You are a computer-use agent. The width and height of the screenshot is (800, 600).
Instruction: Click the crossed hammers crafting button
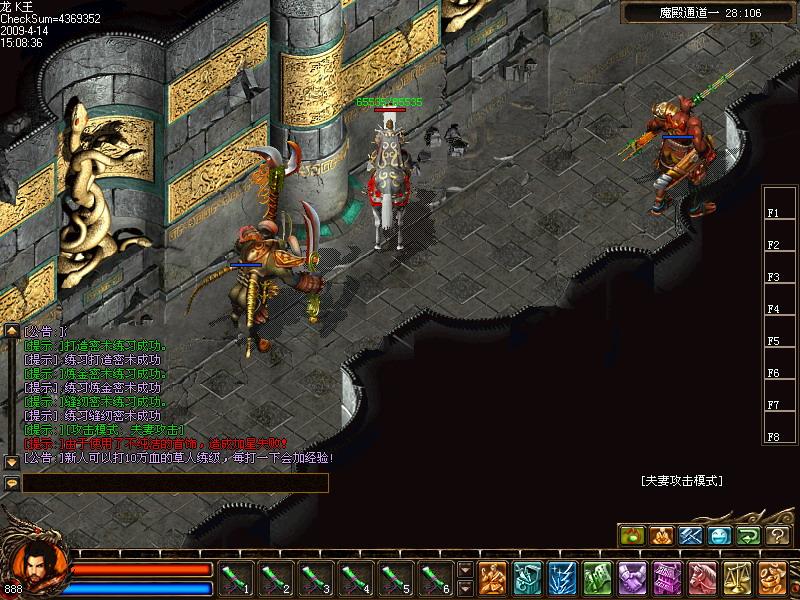690,535
